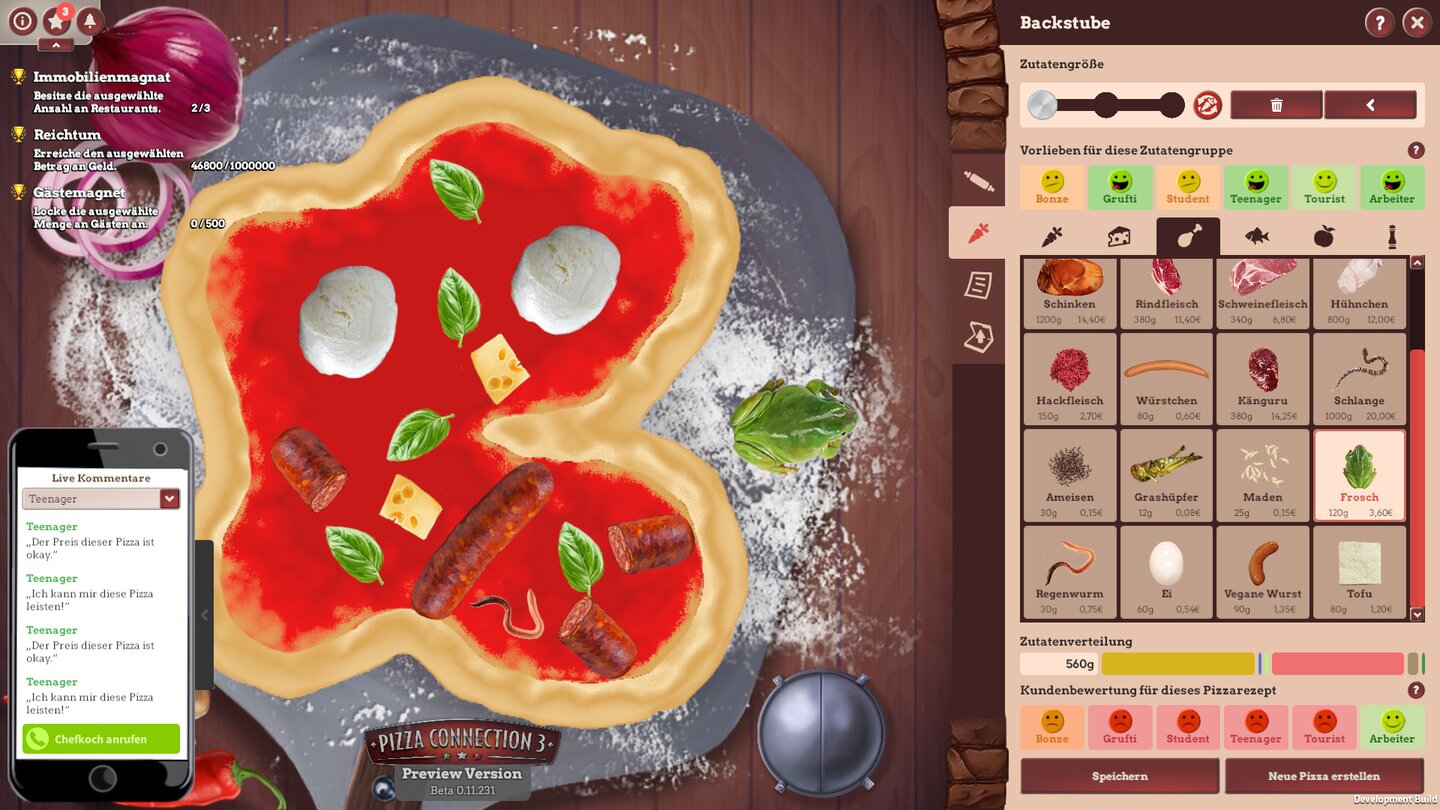Open the Teenager comment filter dropdown
This screenshot has width=1440, height=810.
(x=100, y=498)
